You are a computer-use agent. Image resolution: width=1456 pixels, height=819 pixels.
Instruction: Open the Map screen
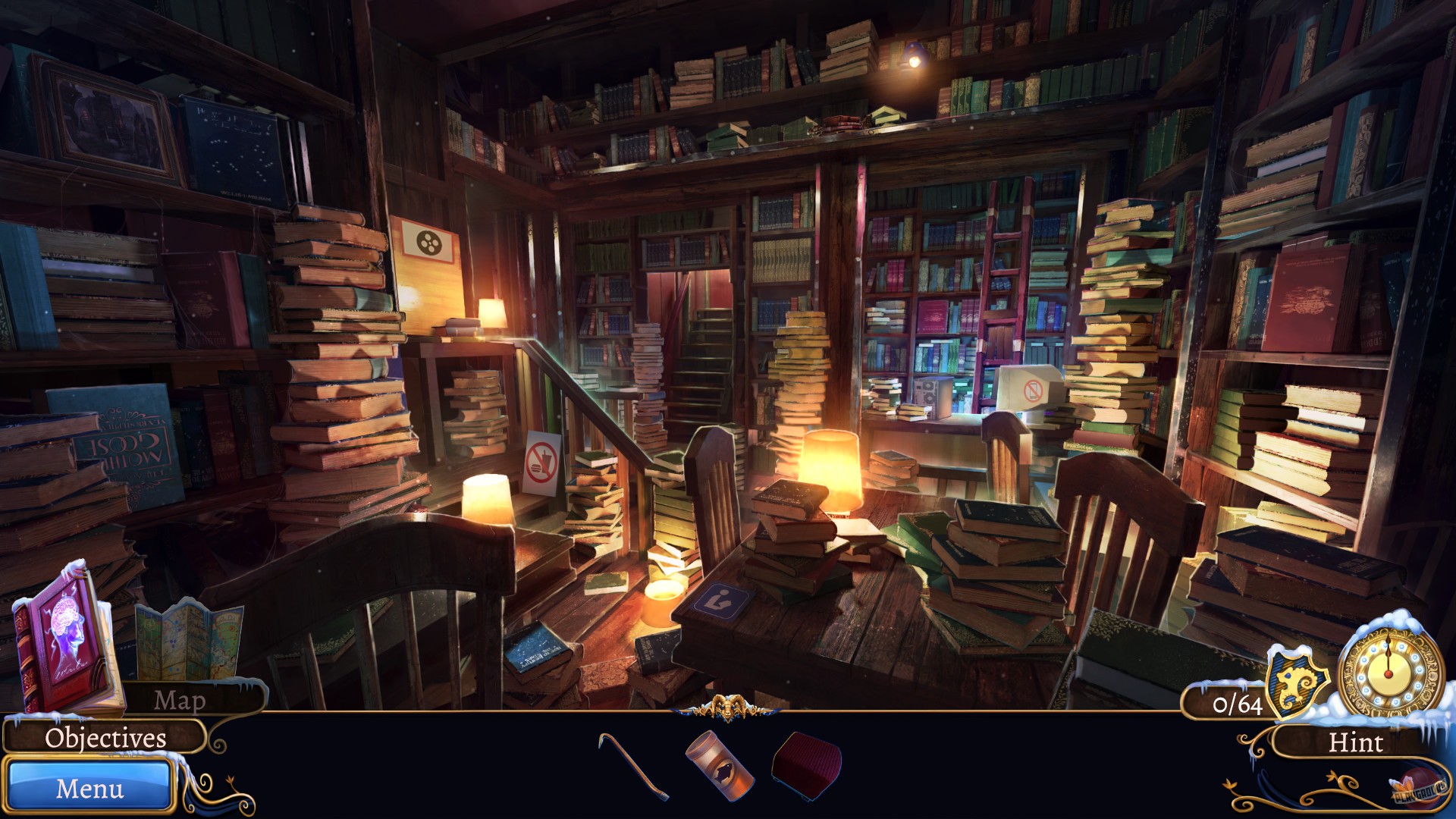tap(182, 701)
